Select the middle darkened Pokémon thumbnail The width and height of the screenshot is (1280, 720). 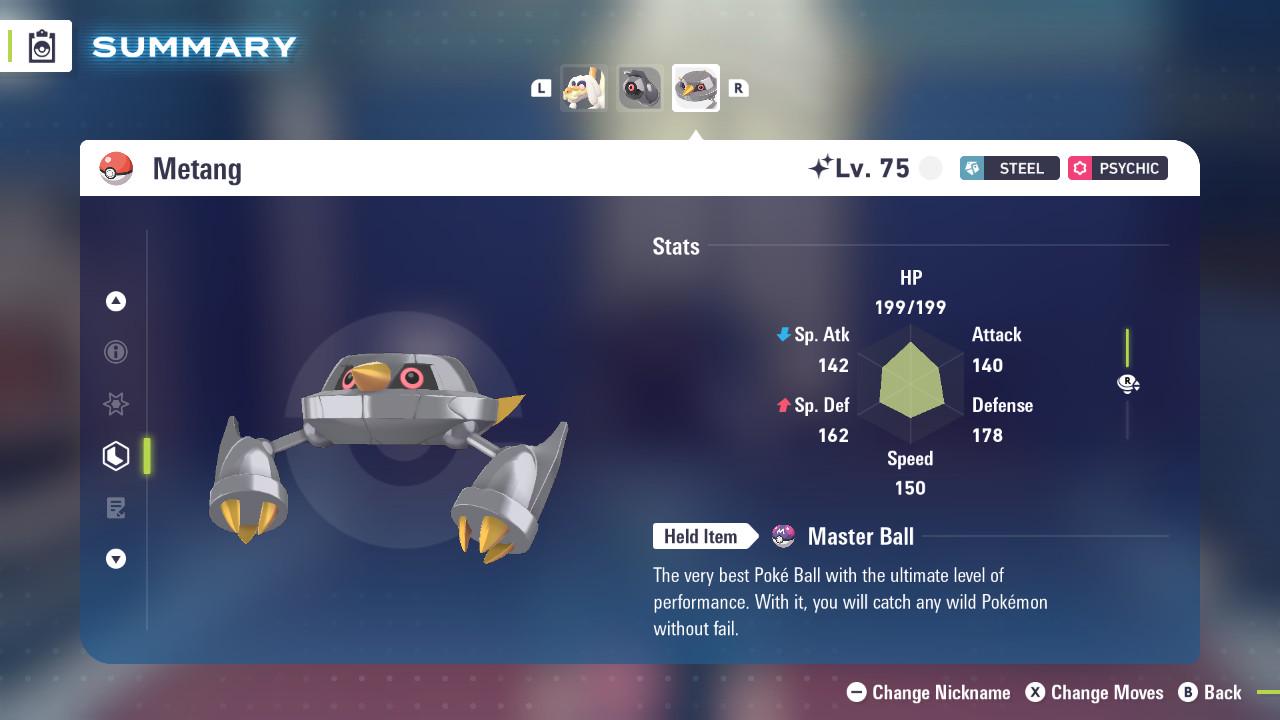(640, 87)
